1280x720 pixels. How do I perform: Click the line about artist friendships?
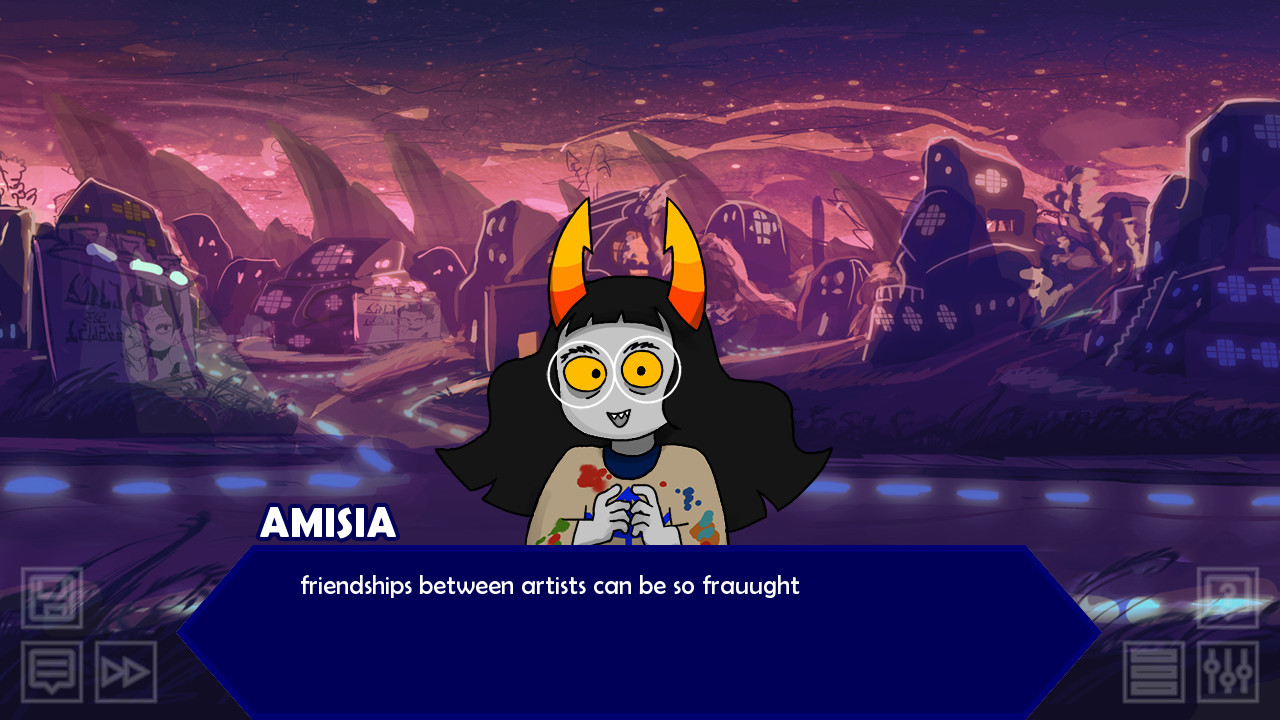[x=548, y=587]
